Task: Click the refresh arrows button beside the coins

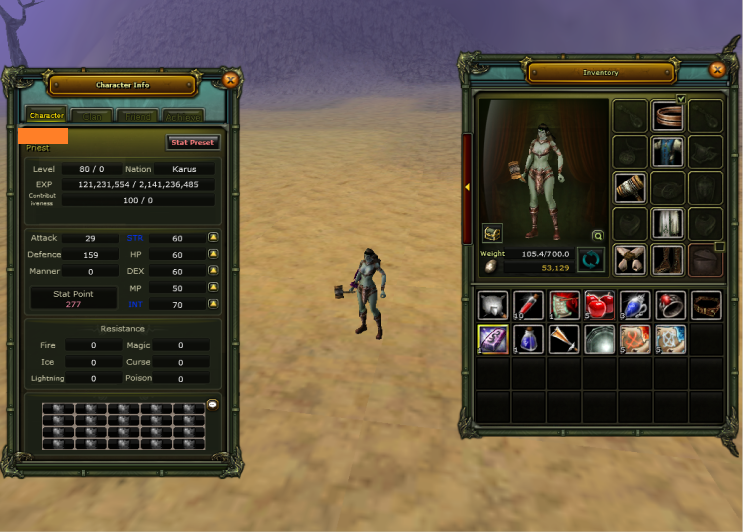Action: pos(591,260)
